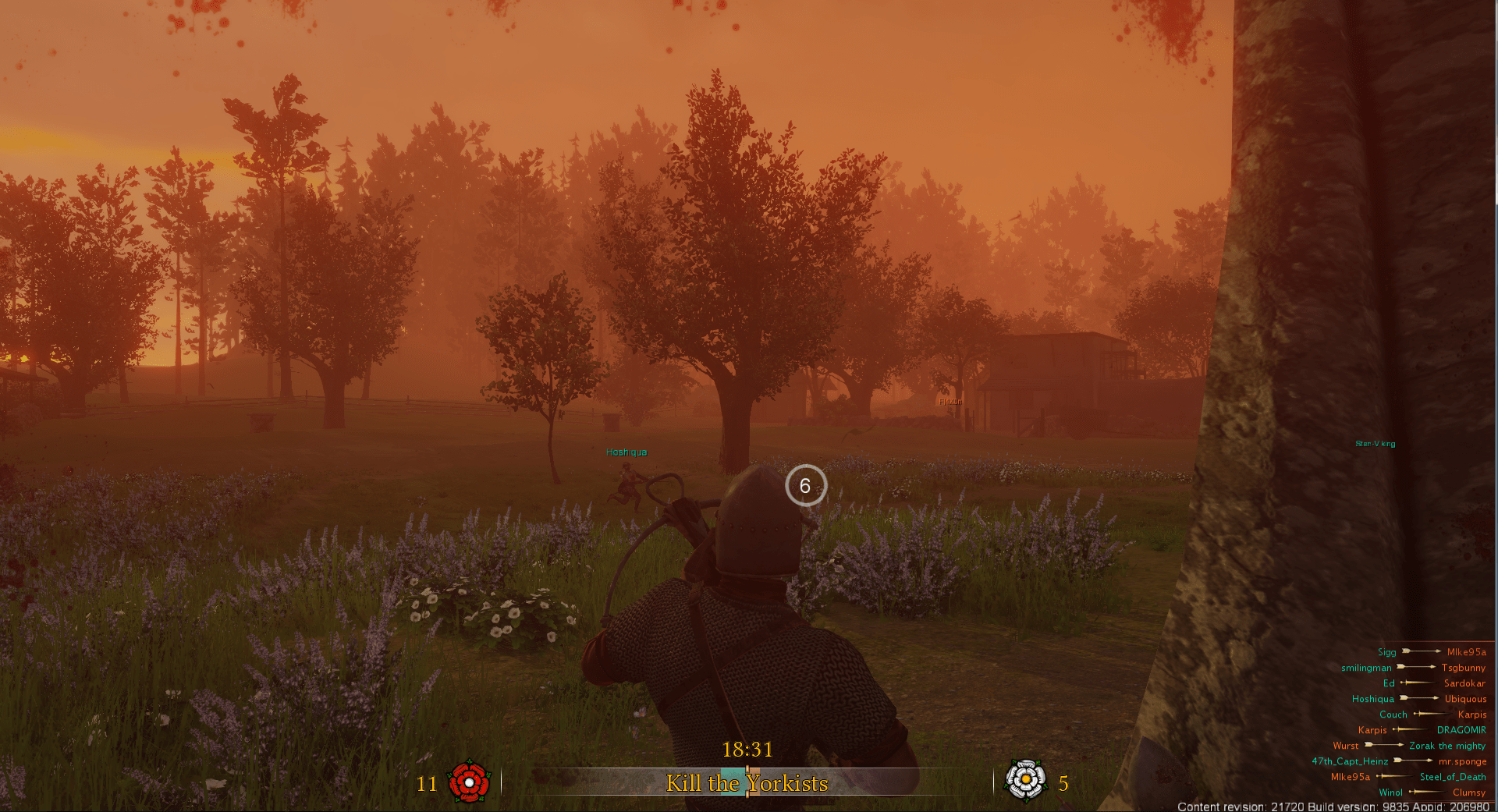This screenshot has height=812, width=1498.
Task: Click the Sten-V king nameplate
Action: point(1375,443)
